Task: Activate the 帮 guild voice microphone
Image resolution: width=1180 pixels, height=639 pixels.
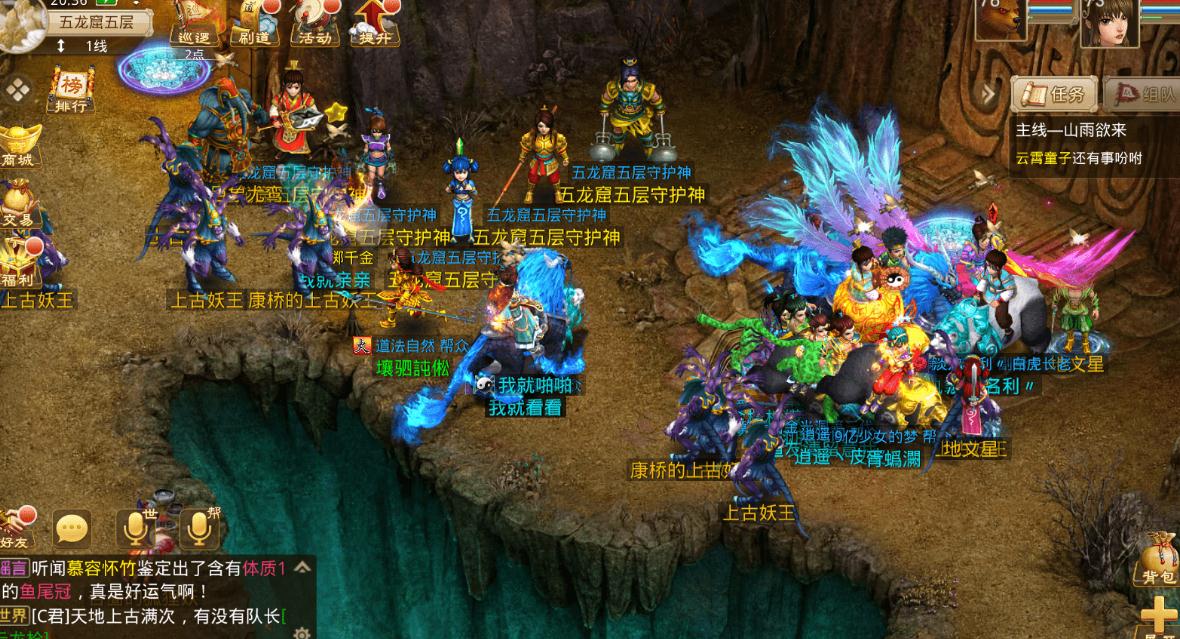Action: tap(198, 528)
